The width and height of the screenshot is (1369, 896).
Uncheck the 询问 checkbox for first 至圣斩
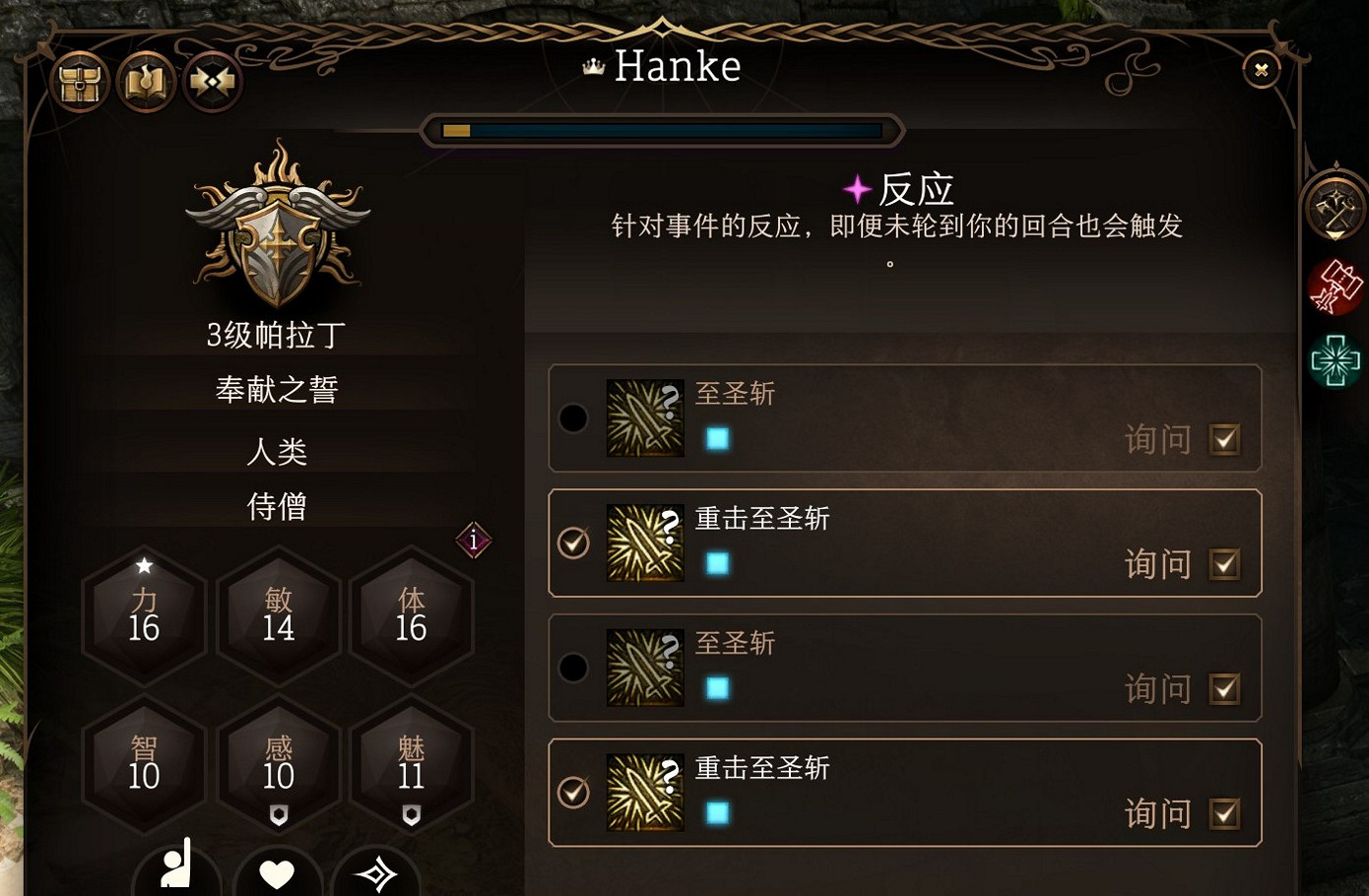1225,440
